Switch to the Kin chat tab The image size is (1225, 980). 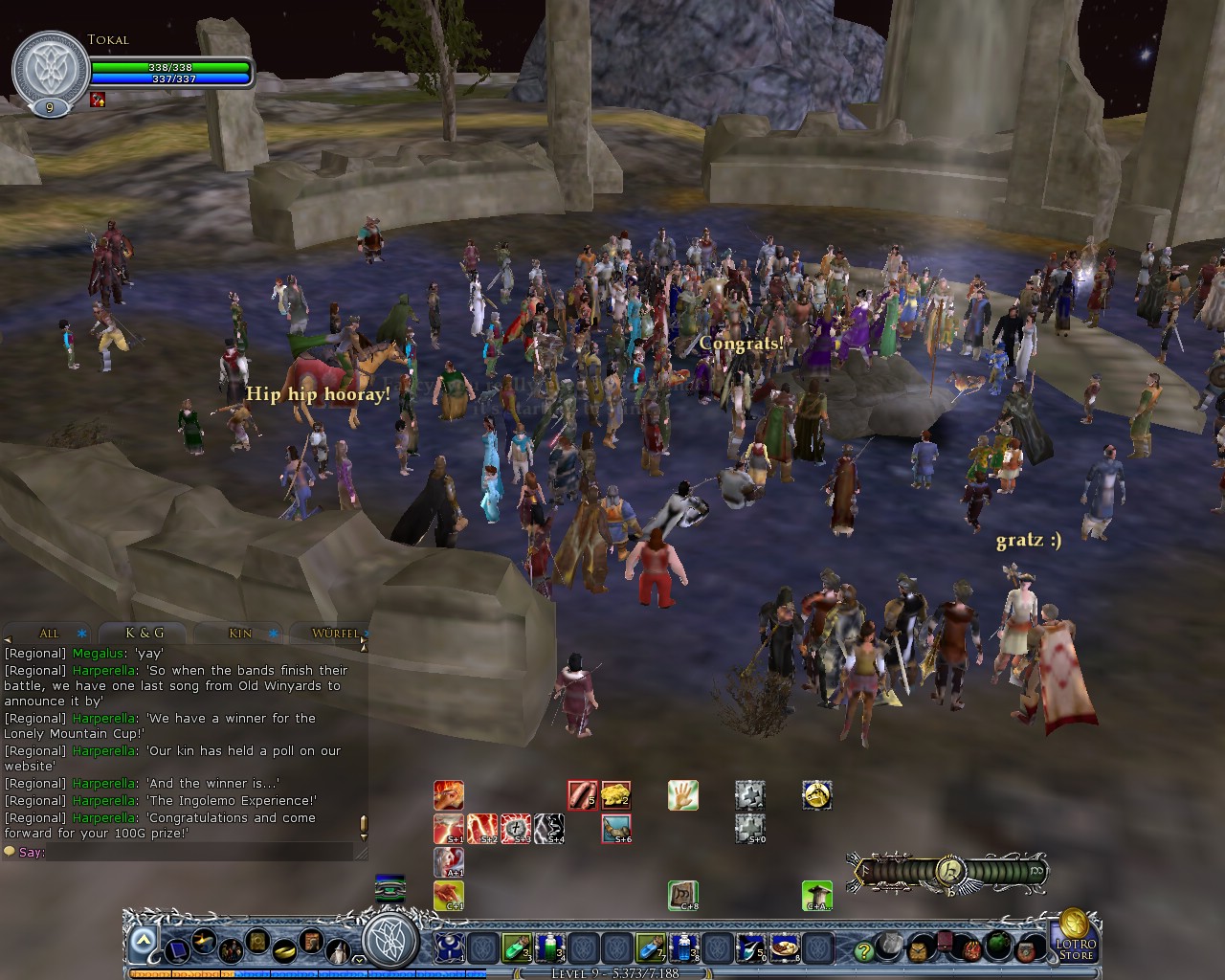click(240, 634)
